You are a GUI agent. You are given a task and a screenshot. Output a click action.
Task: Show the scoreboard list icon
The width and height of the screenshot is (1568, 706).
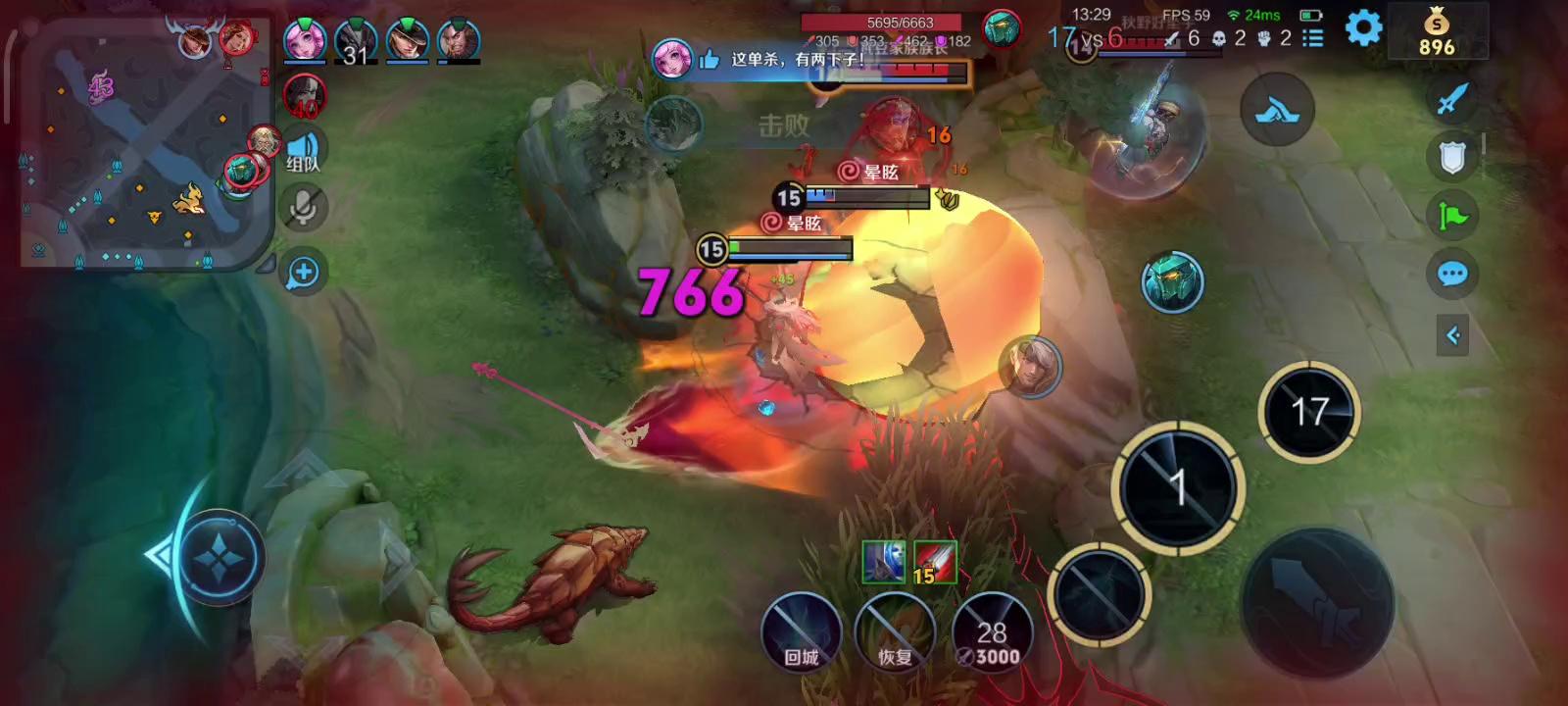[x=1313, y=38]
